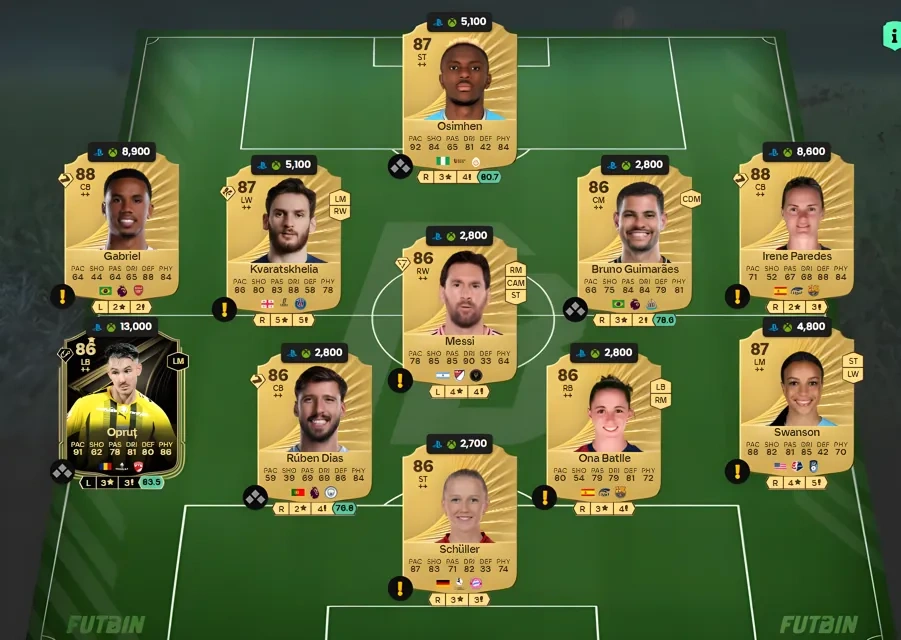901x640 pixels.
Task: Select the Irene Paredes card
Action: coord(796,225)
